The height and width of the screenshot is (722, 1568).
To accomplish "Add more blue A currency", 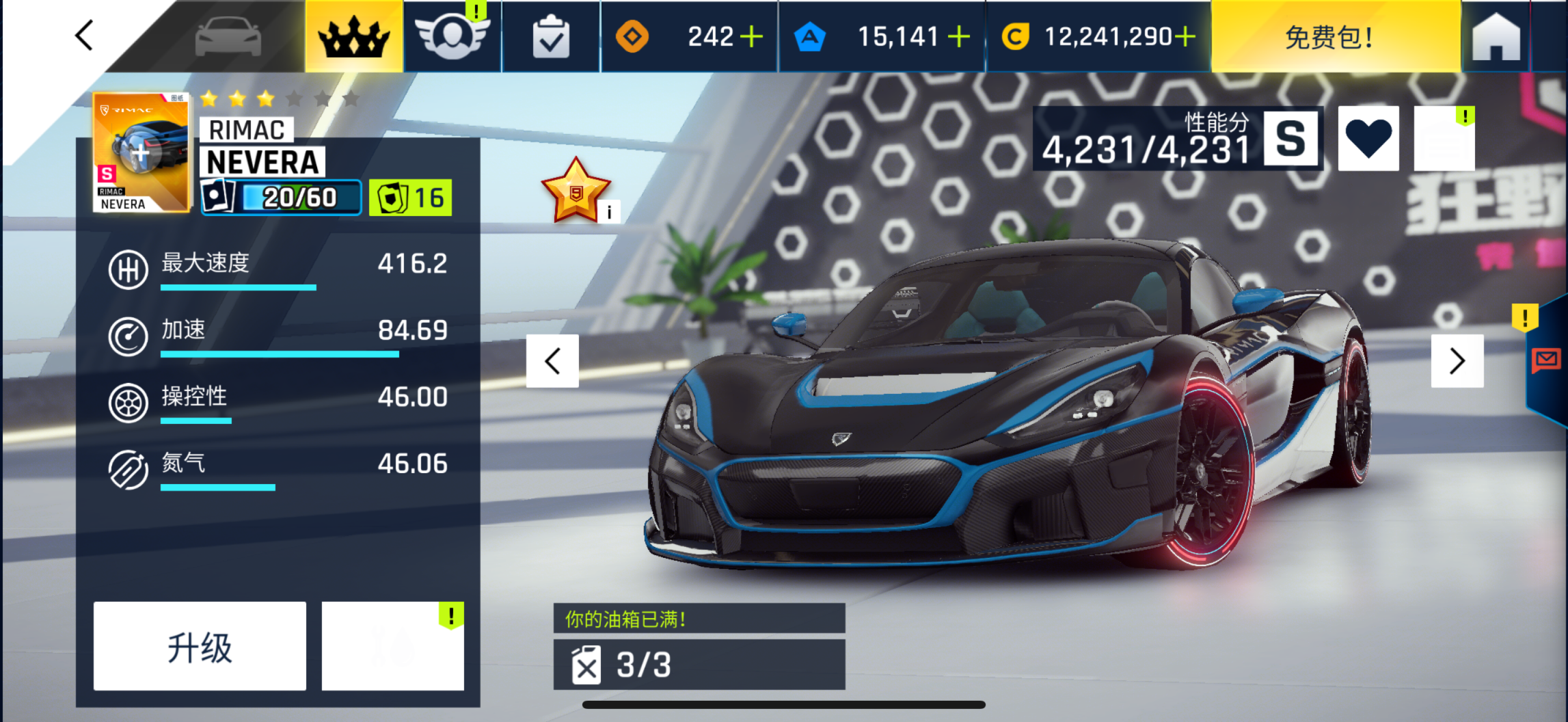I will point(959,37).
